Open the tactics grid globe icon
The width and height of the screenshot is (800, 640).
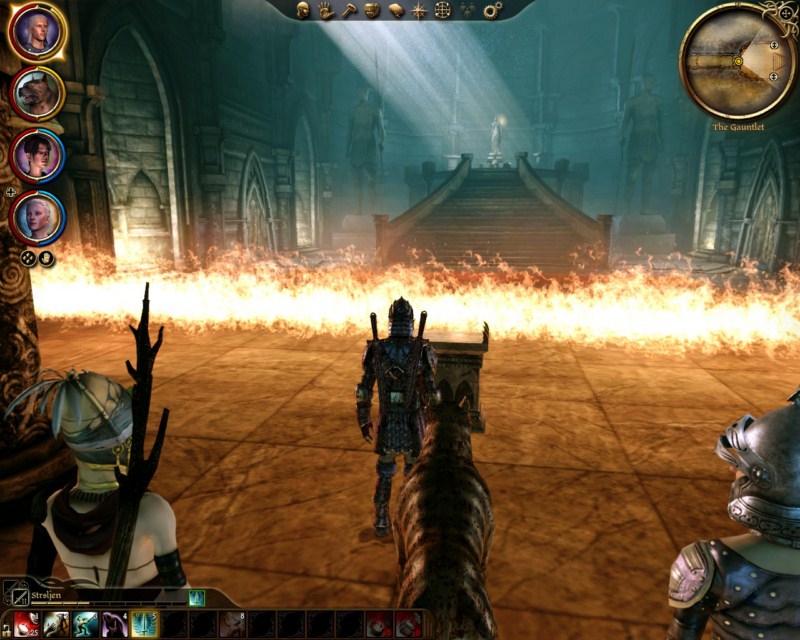point(442,10)
